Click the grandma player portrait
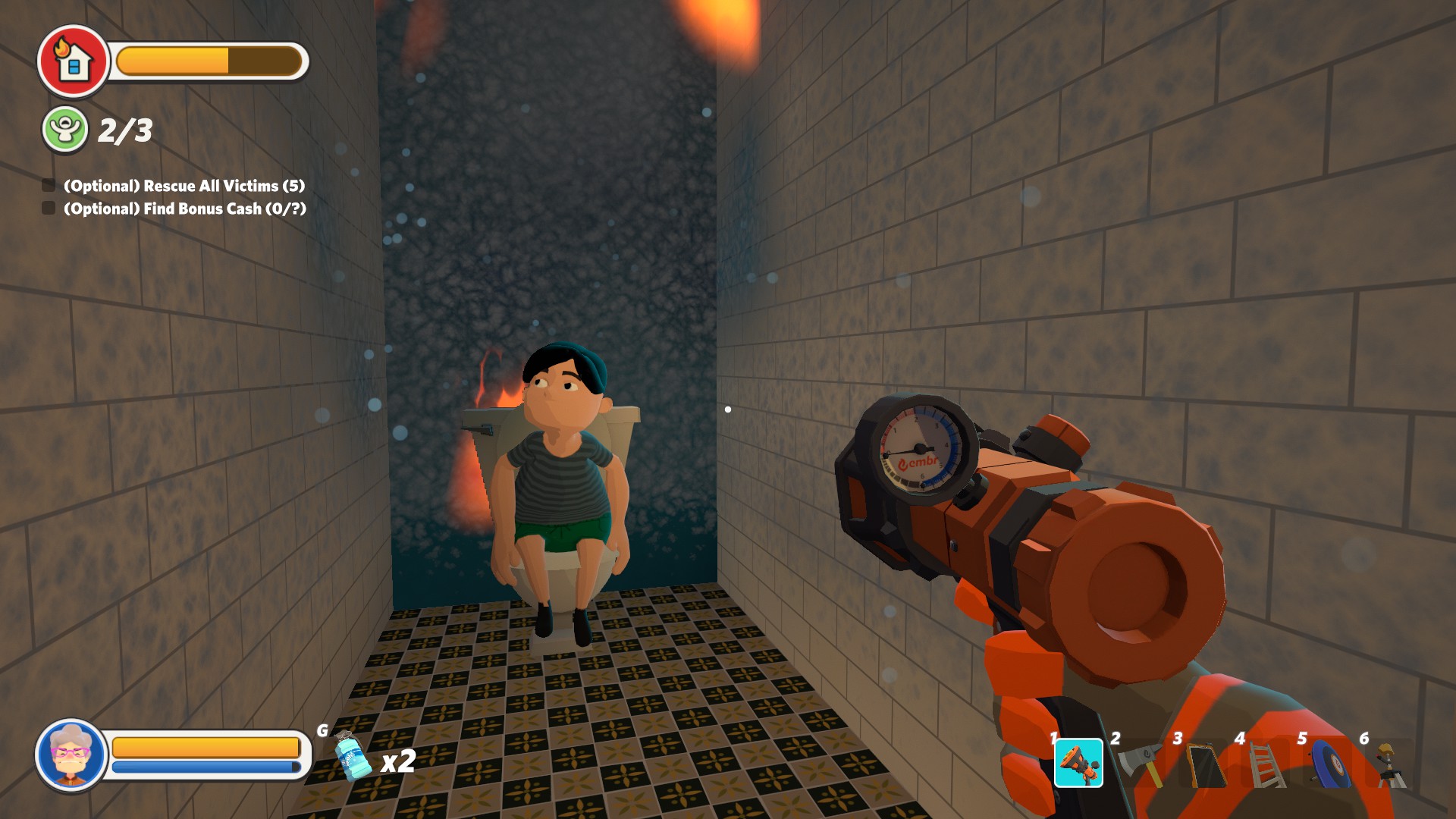Image resolution: width=1456 pixels, height=819 pixels. click(x=71, y=755)
